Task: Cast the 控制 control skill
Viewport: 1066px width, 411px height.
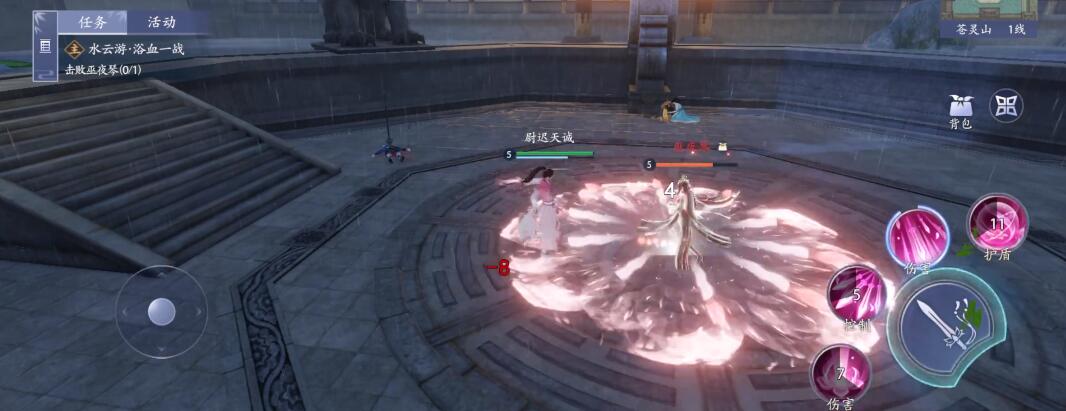Action: [x=856, y=296]
